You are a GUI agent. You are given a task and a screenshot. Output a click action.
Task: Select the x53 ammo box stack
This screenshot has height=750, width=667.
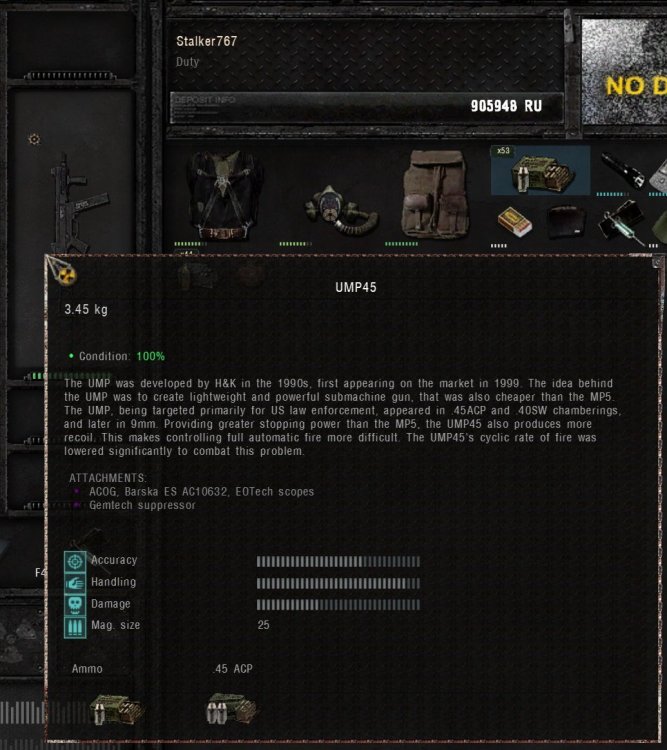[x=538, y=171]
